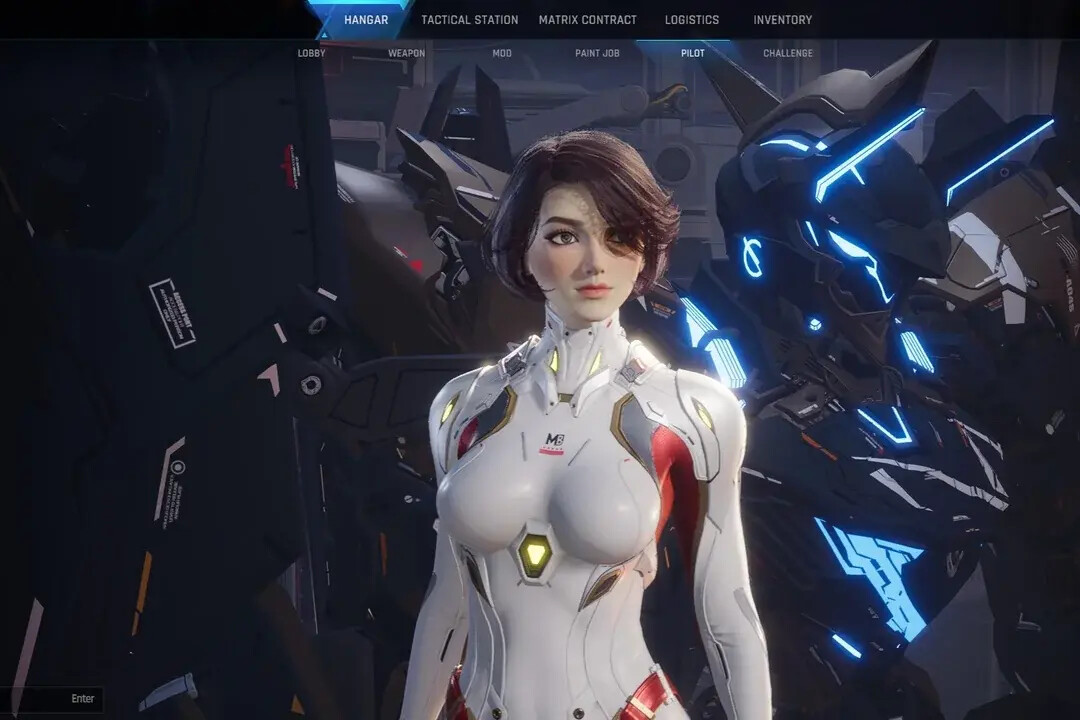Viewport: 1080px width, 720px height.
Task: Open the Matrix Contract tab
Action: [587, 20]
